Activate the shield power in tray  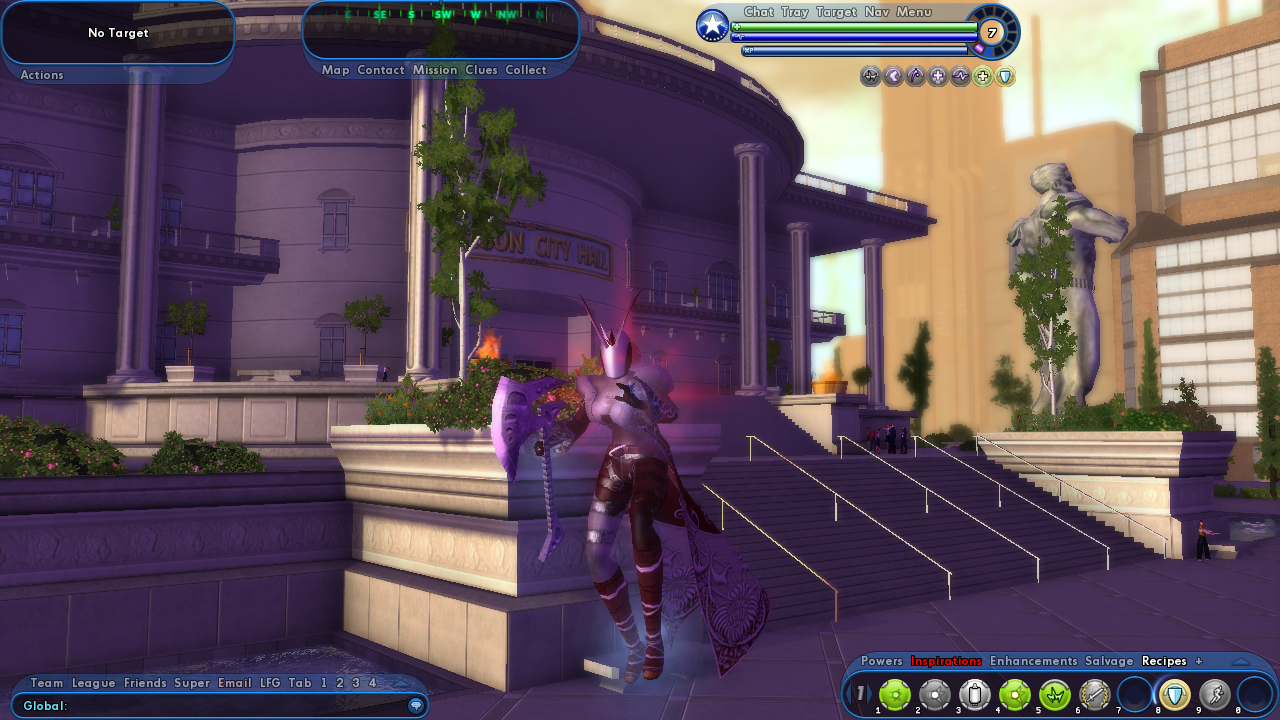[1174, 694]
